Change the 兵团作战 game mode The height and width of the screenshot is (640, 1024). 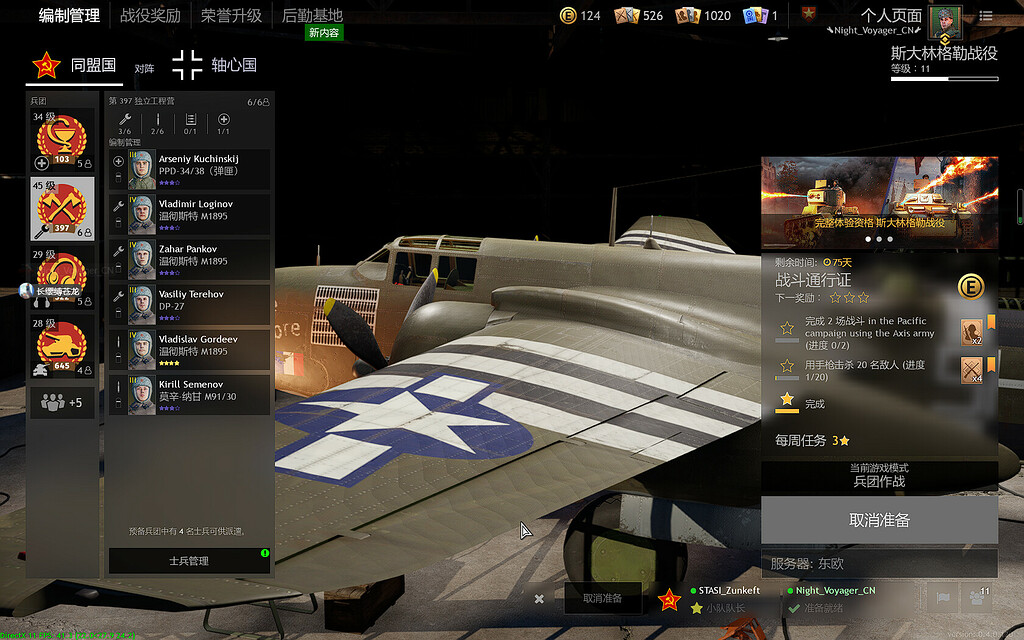[879, 475]
